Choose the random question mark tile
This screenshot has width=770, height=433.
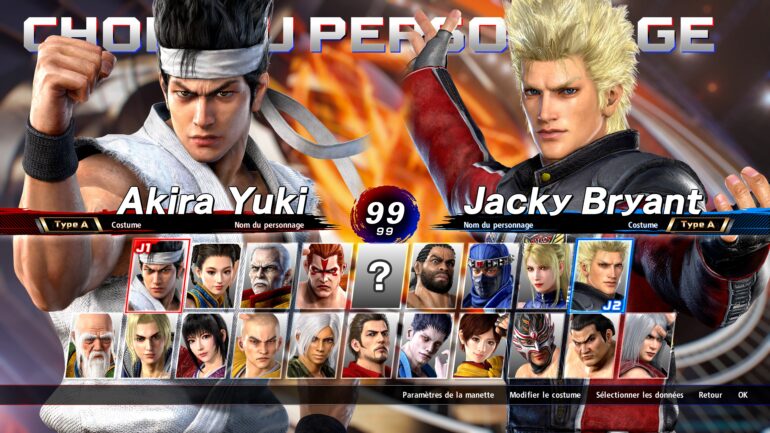(379, 275)
